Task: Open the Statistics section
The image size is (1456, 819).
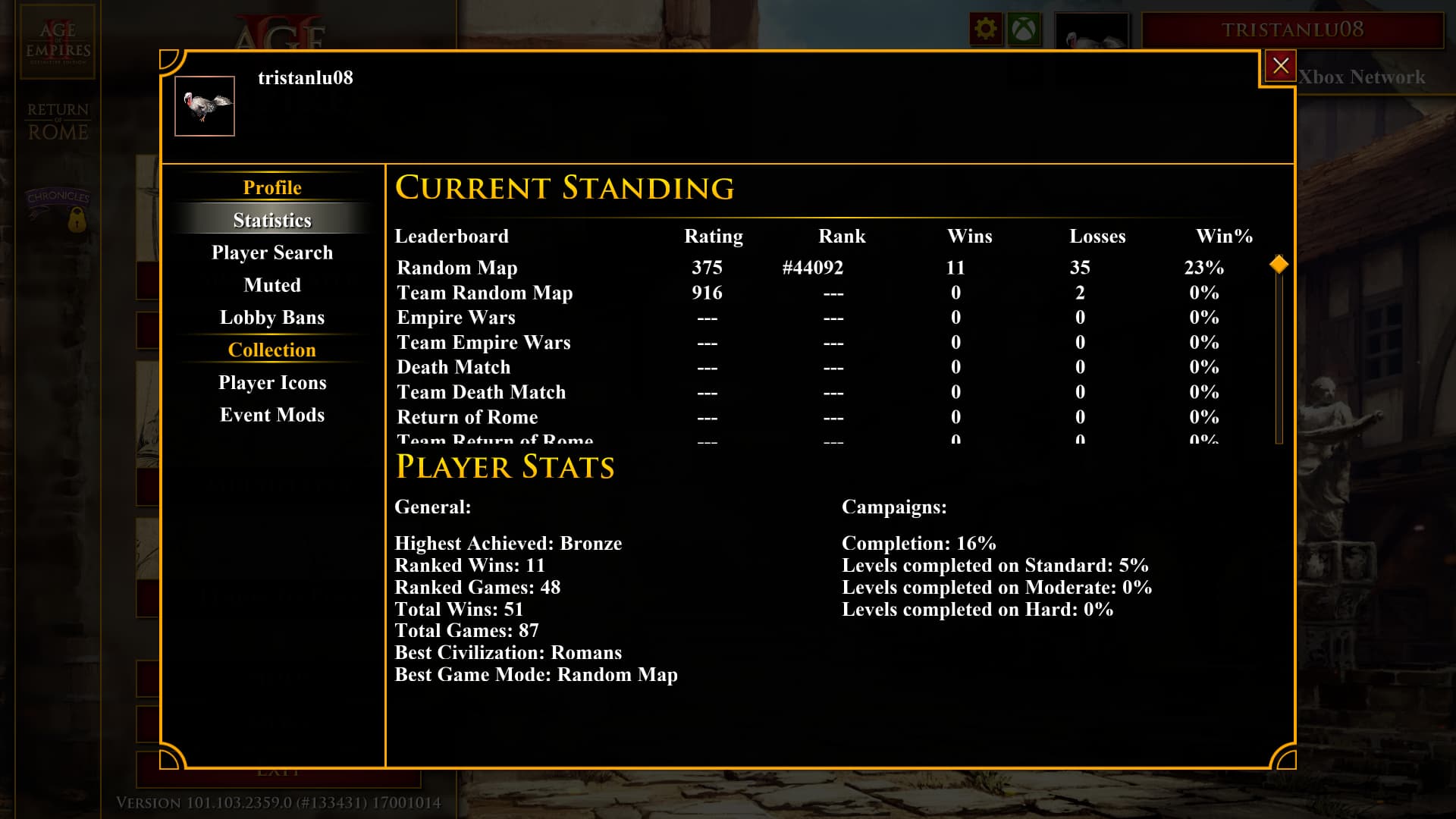Action: pos(272,220)
